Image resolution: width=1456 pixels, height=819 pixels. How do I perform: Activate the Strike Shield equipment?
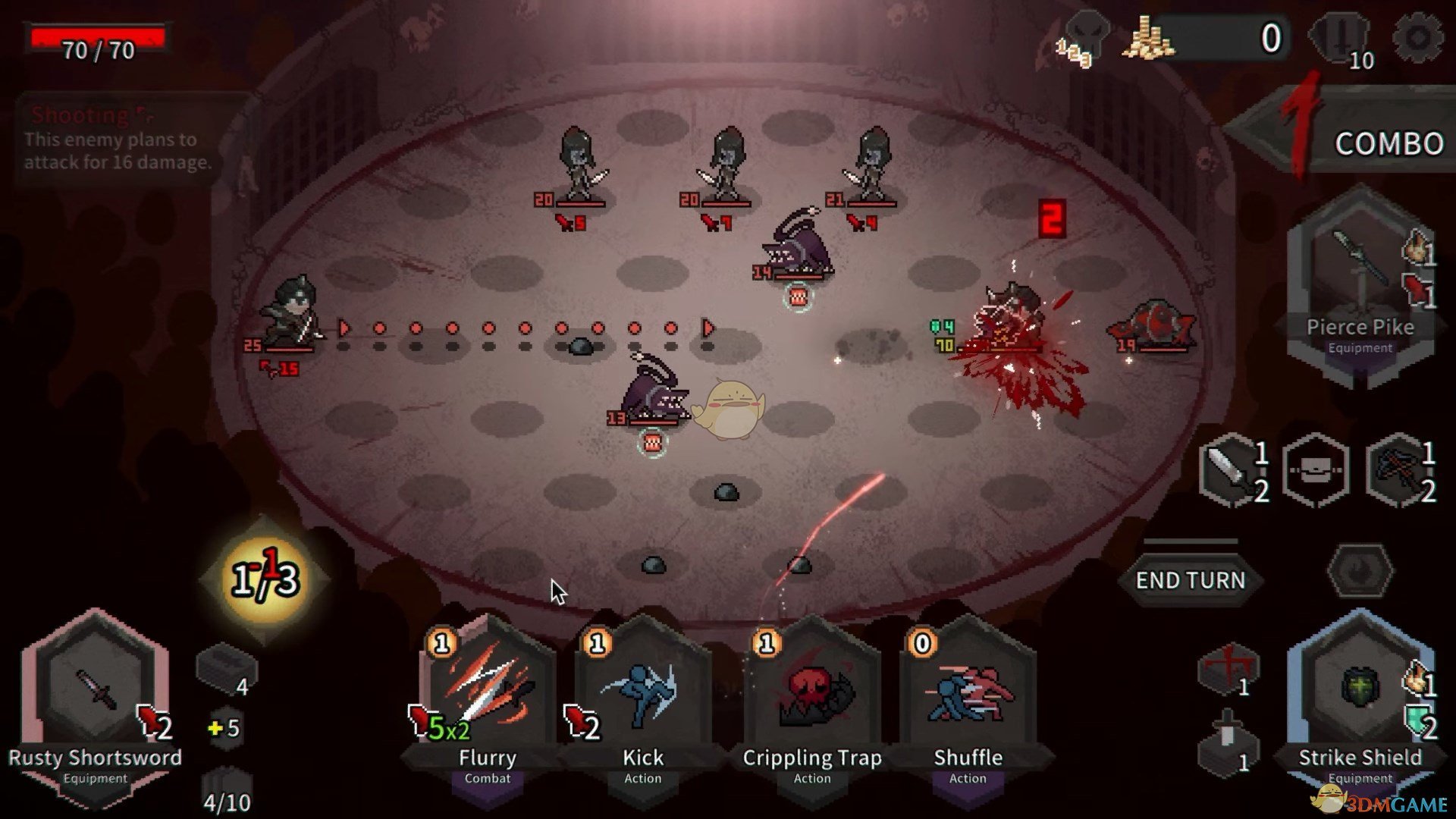[1360, 698]
